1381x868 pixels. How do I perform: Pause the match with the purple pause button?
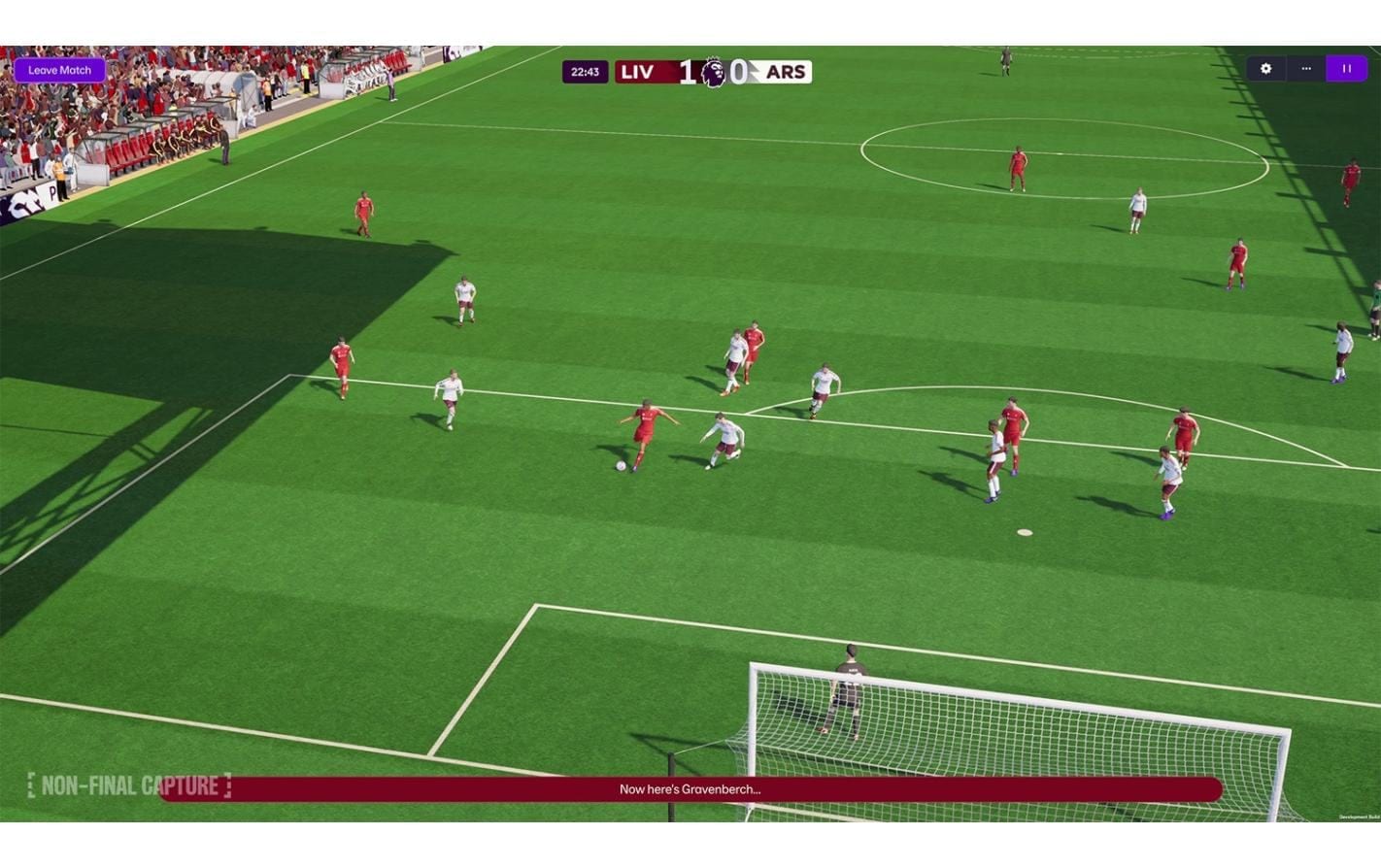[1346, 69]
